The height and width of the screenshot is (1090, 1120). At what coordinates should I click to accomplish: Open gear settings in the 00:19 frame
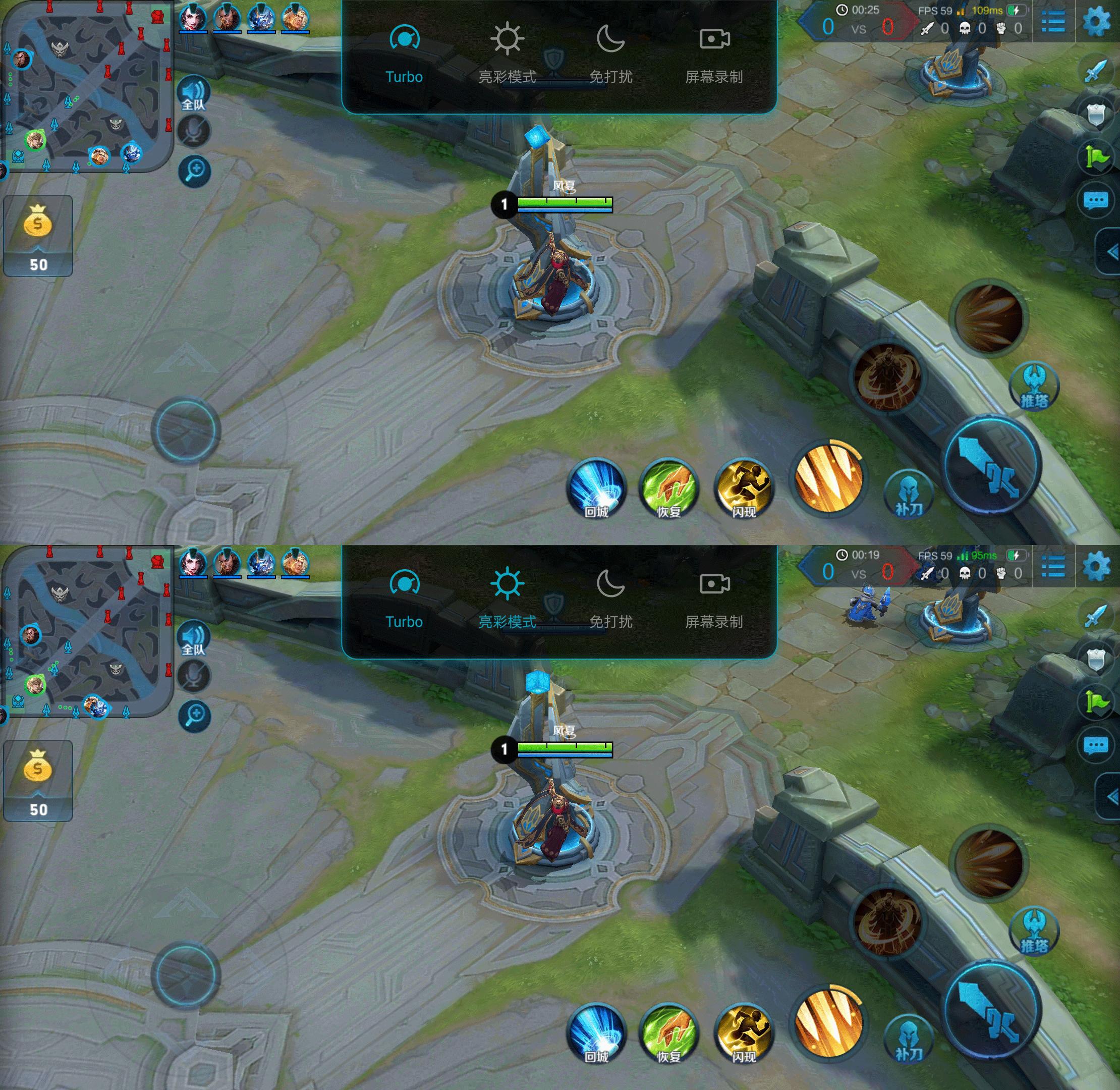click(1096, 566)
